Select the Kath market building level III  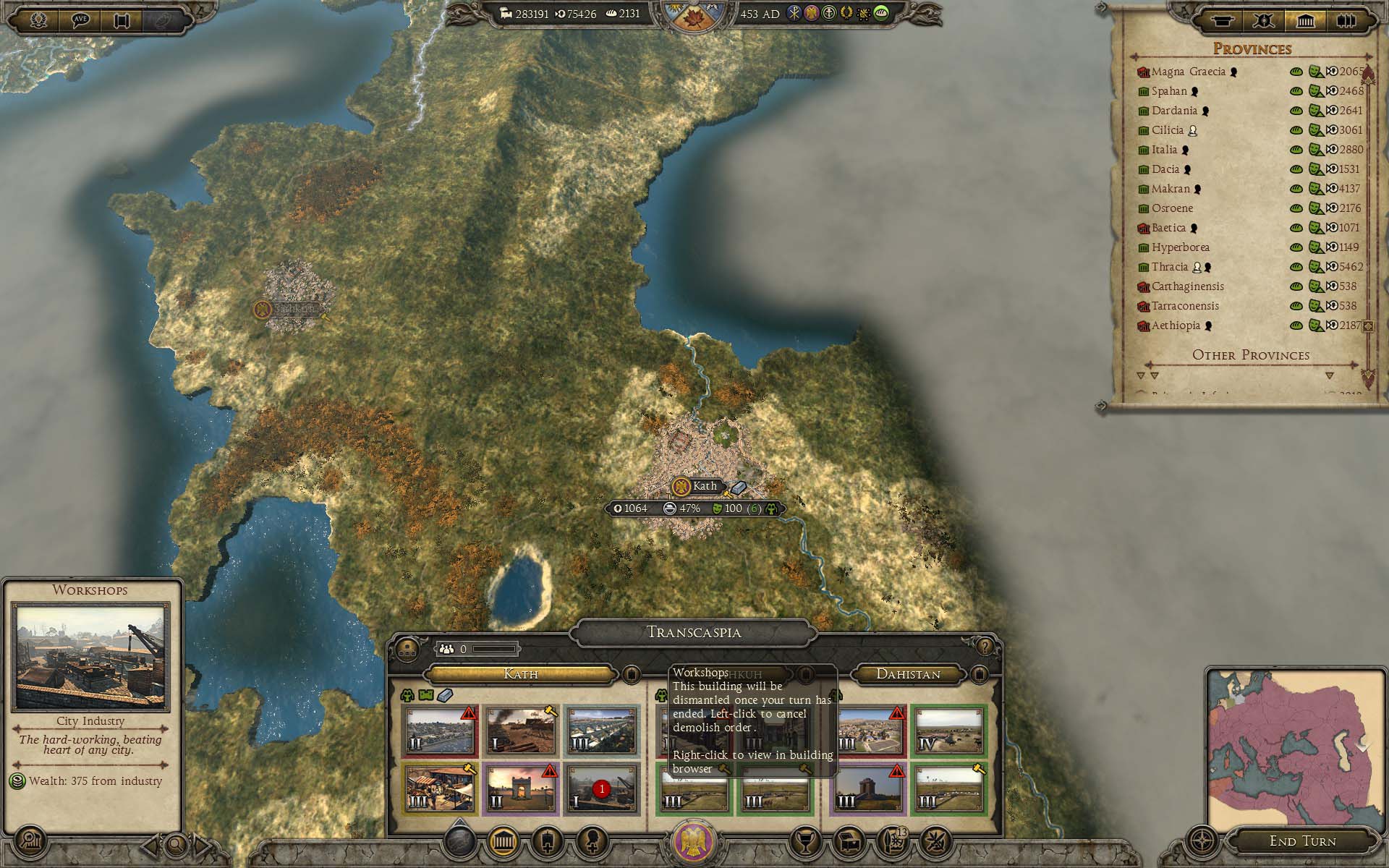point(440,789)
